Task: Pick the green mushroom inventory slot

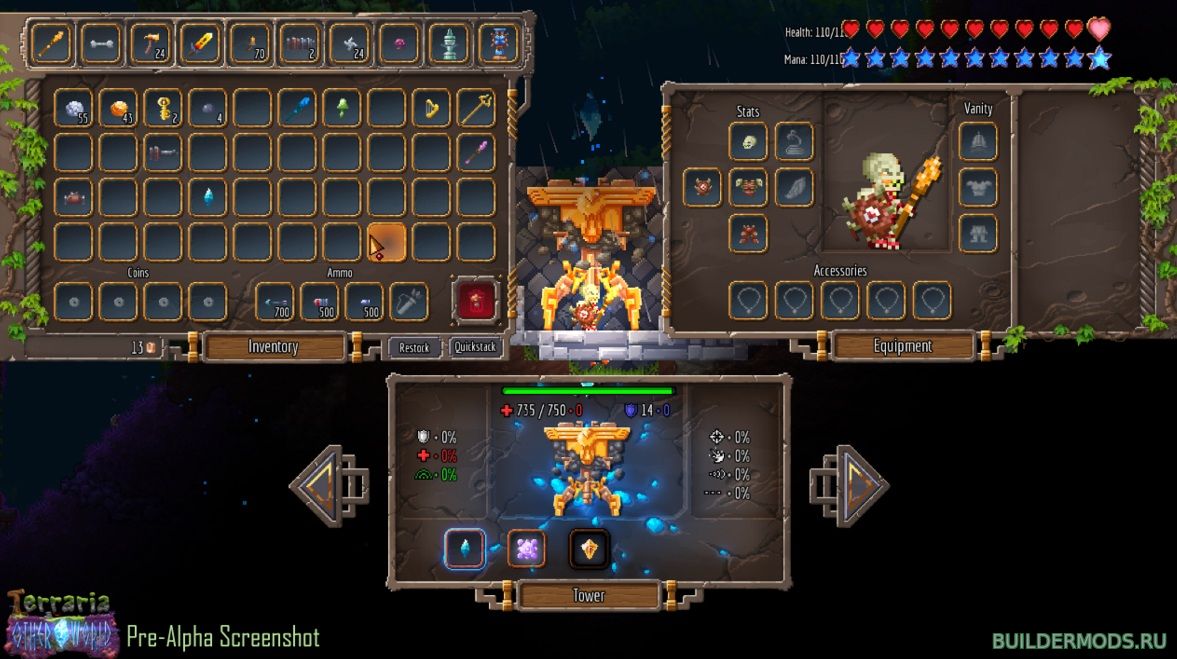Action: [341, 108]
